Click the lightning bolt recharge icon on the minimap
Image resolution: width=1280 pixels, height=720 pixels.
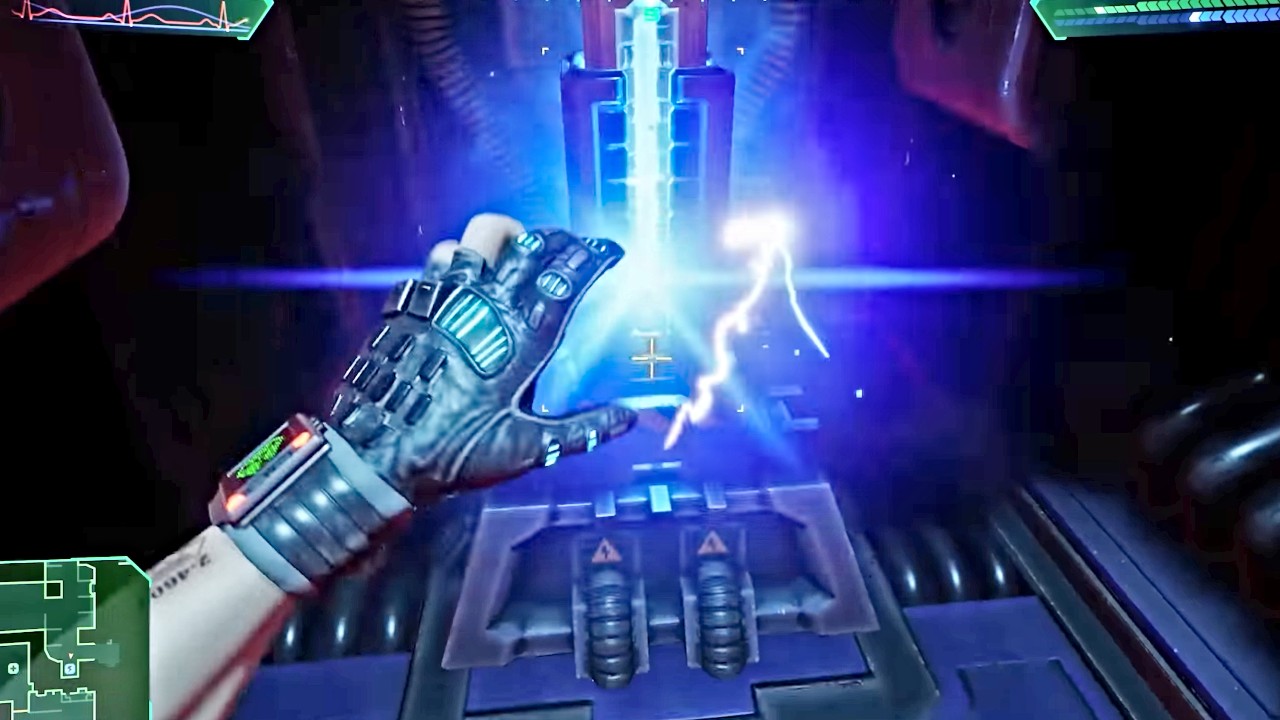[69, 668]
